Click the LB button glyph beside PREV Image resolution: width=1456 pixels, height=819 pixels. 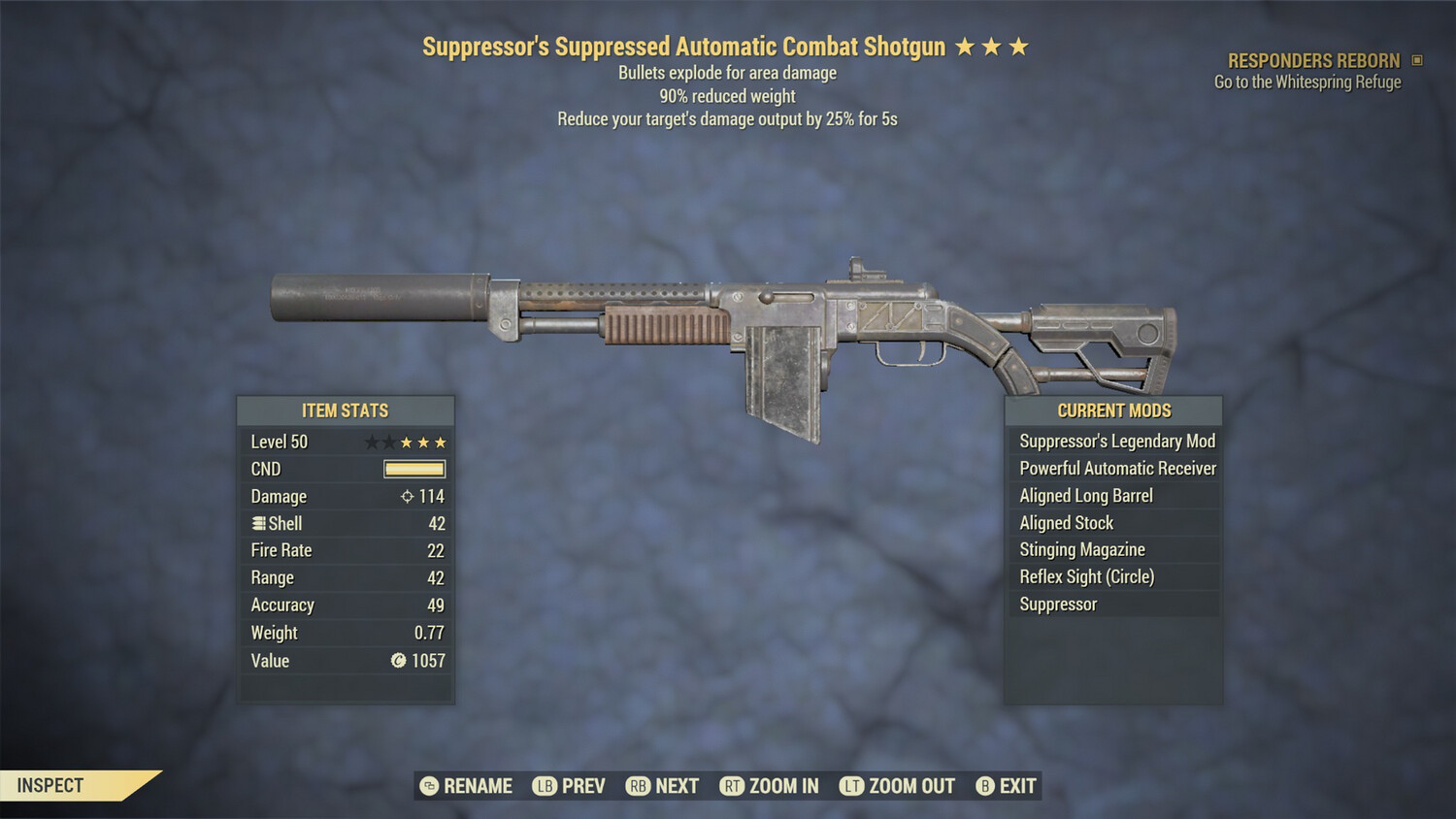pyautogui.click(x=544, y=786)
